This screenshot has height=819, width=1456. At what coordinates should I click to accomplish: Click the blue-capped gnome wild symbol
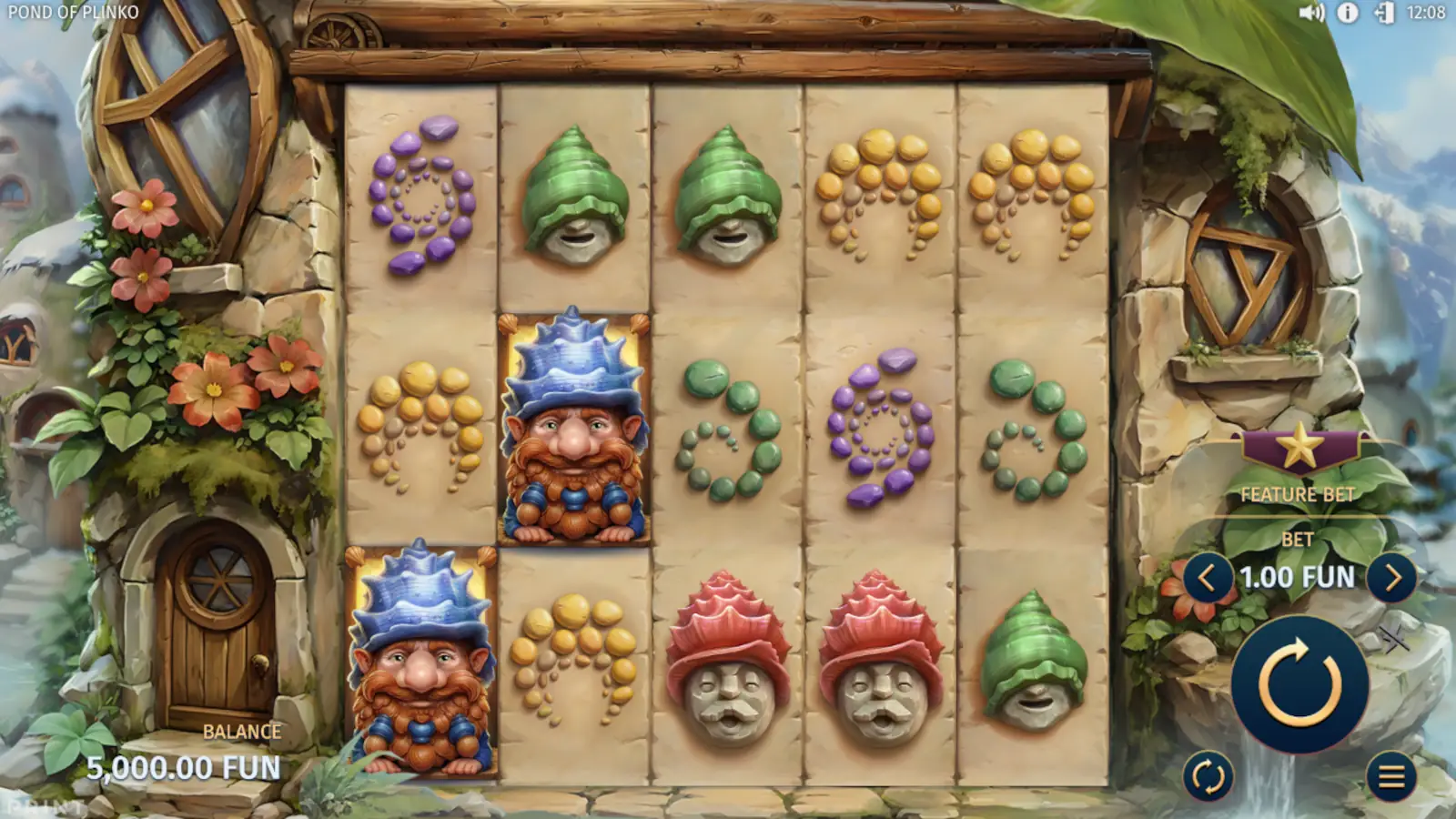[571, 428]
